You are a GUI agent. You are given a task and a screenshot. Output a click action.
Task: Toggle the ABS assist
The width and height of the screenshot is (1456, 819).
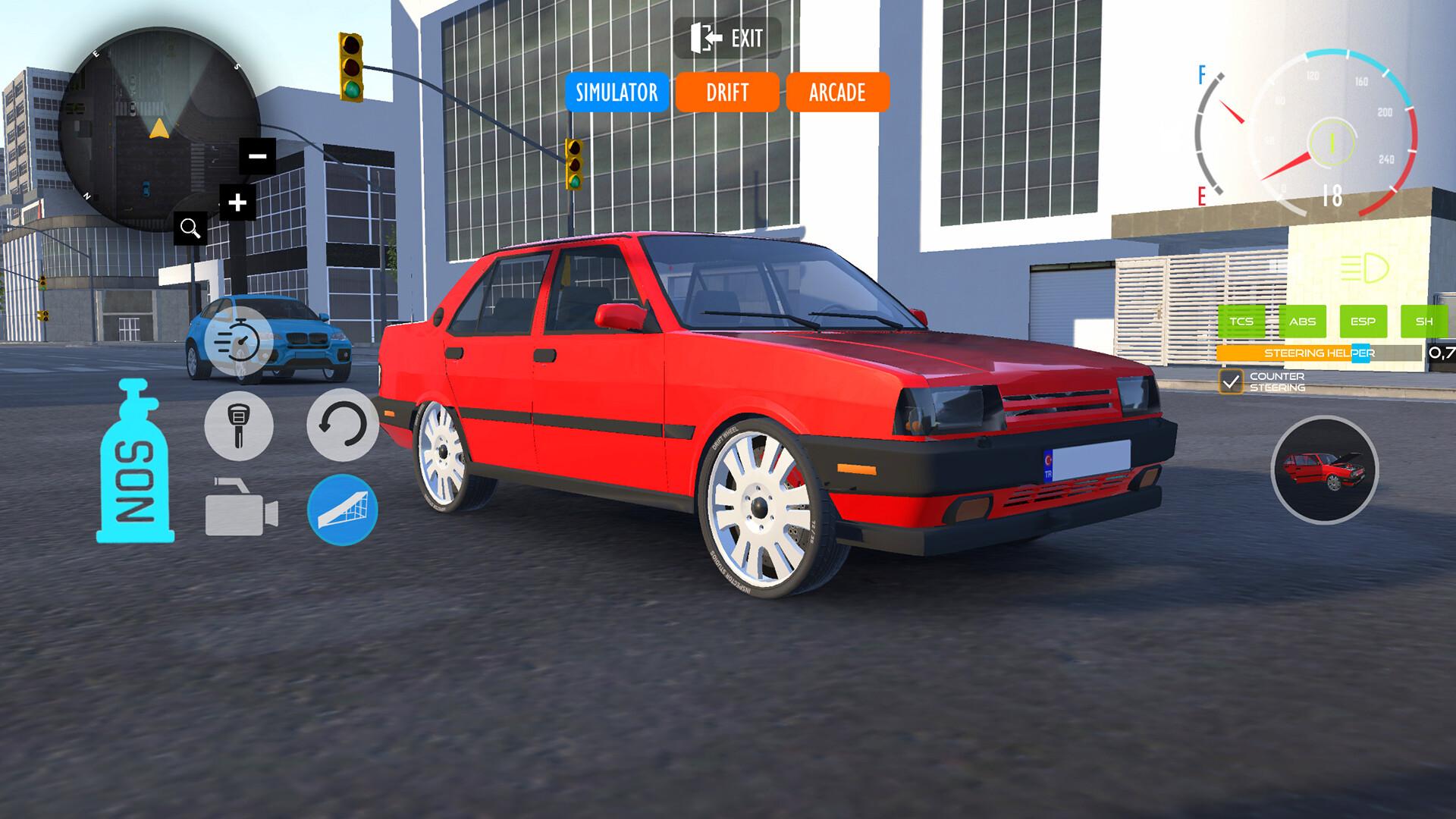coord(1302,322)
